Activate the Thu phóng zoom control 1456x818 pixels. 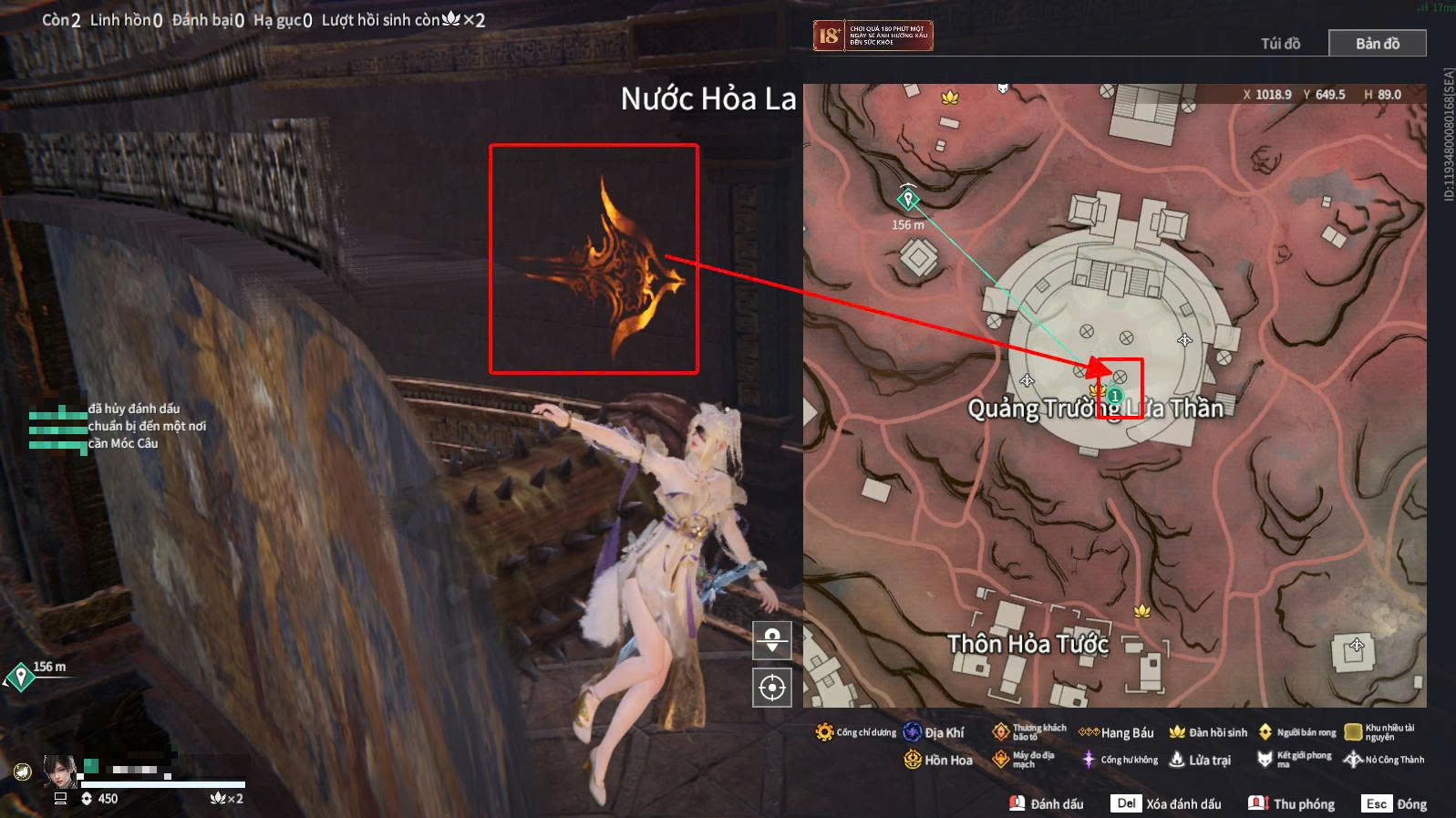pos(1292,803)
